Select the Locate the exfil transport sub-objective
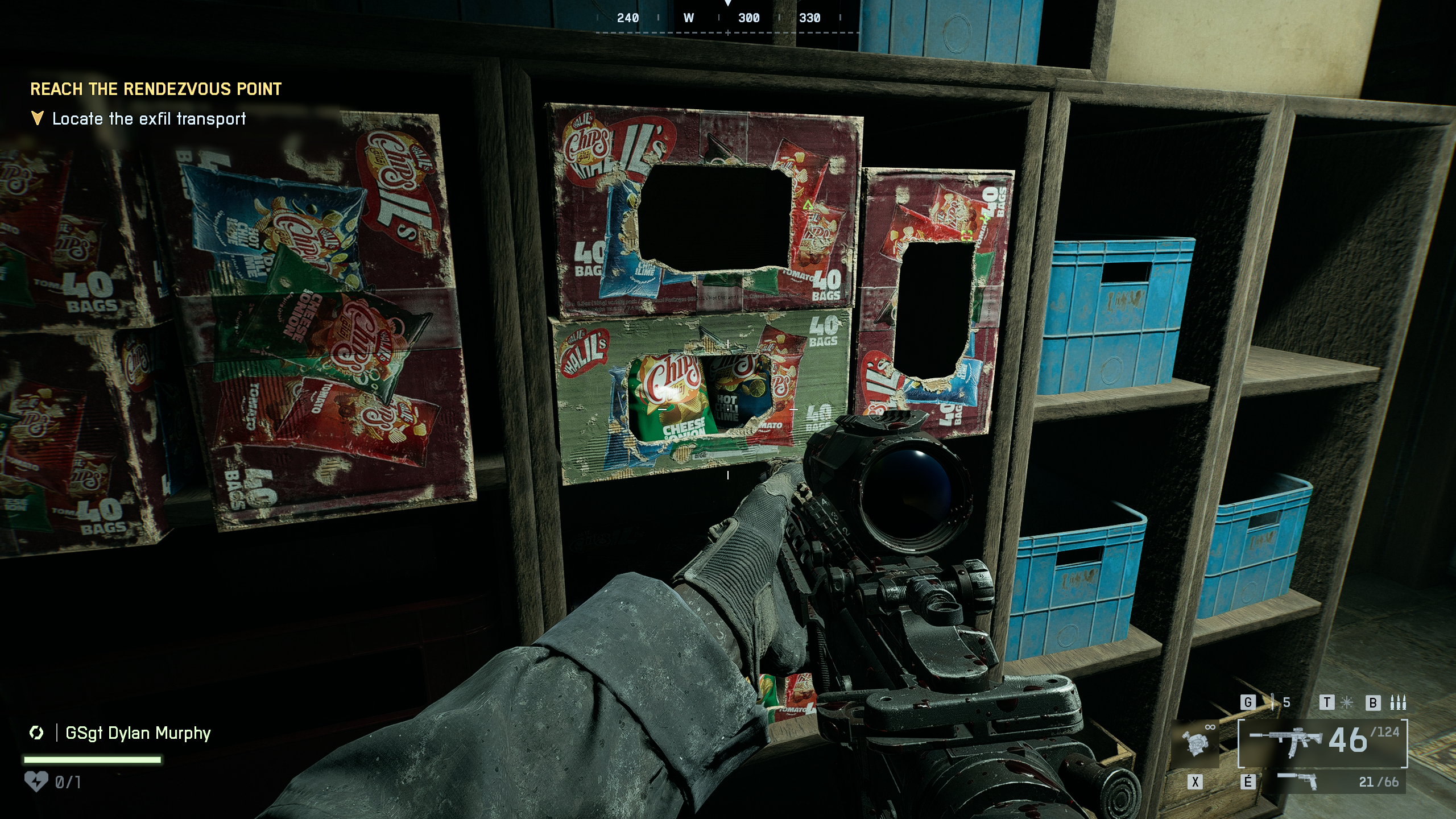The image size is (1456, 819). click(x=149, y=119)
